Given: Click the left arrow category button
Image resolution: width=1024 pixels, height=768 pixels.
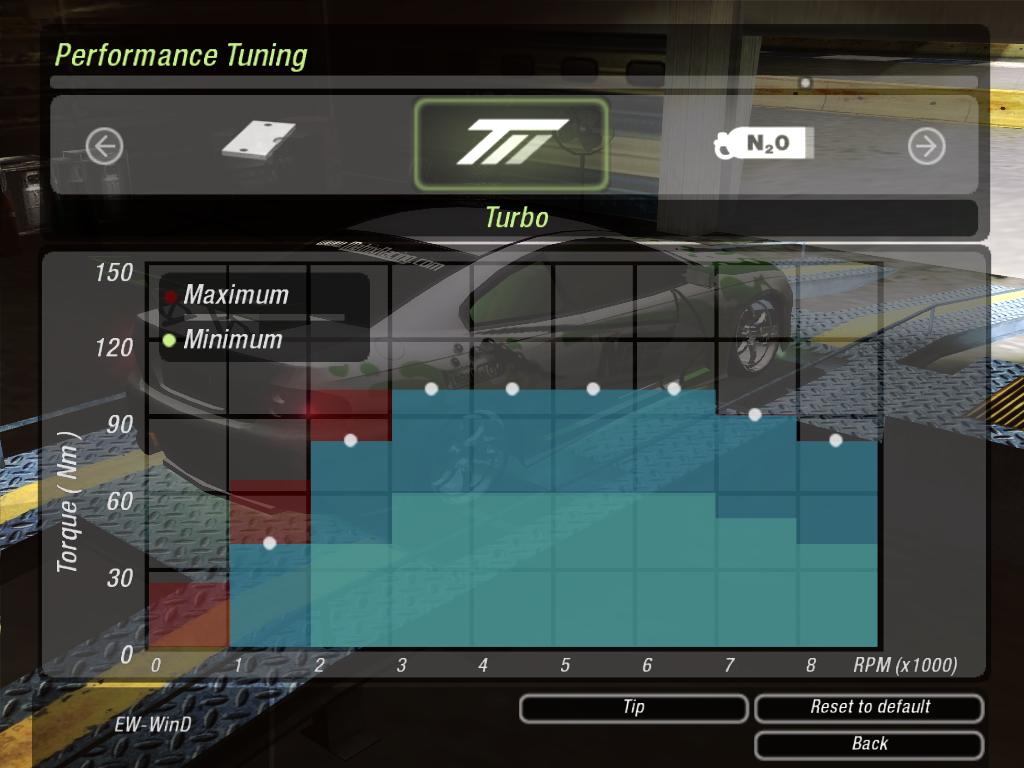Looking at the screenshot, I should click(104, 147).
